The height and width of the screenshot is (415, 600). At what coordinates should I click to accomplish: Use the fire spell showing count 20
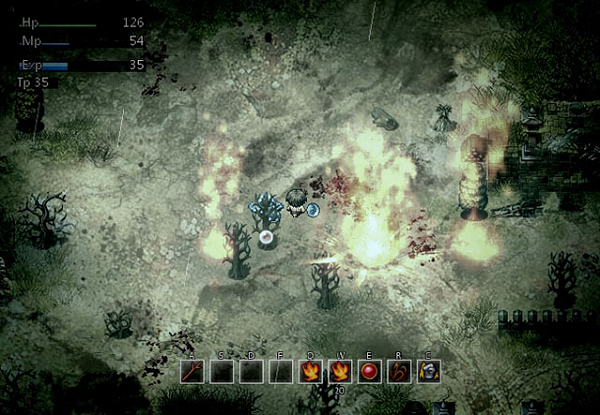click(340, 371)
